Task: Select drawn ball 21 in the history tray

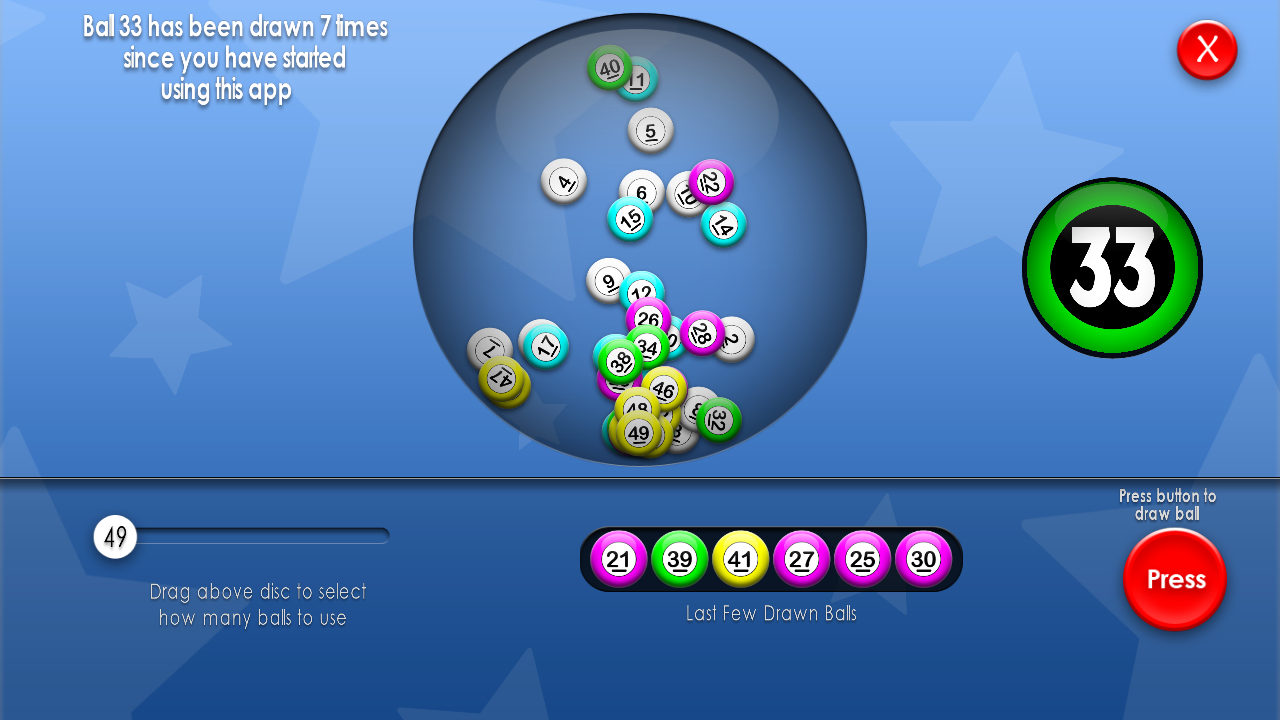Action: pyautogui.click(x=620, y=560)
